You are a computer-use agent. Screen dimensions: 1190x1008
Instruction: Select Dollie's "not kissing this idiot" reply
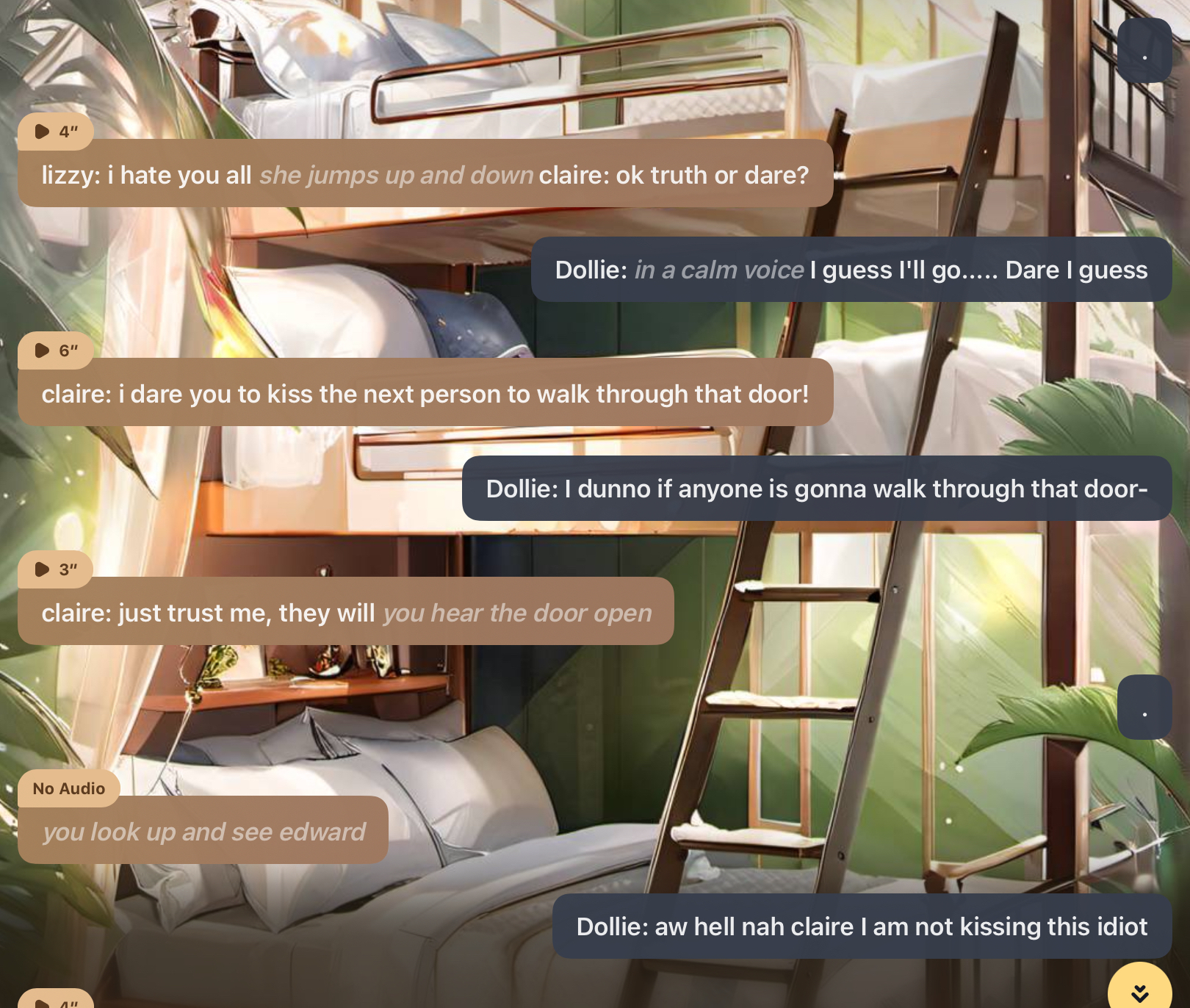[x=861, y=926]
